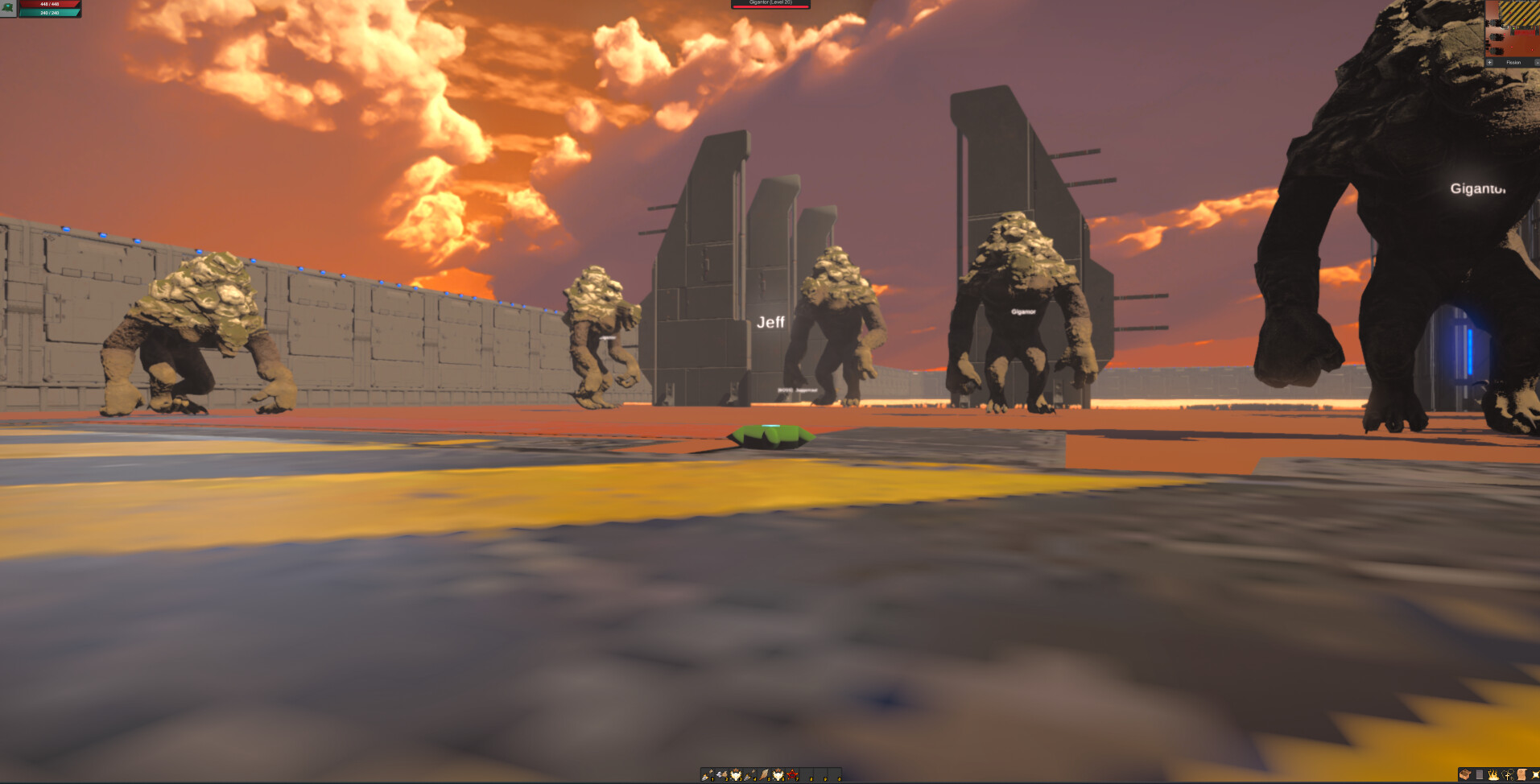Click the chicken icon in the hotbar
This screenshot has height=784, width=1540.
(737, 774)
